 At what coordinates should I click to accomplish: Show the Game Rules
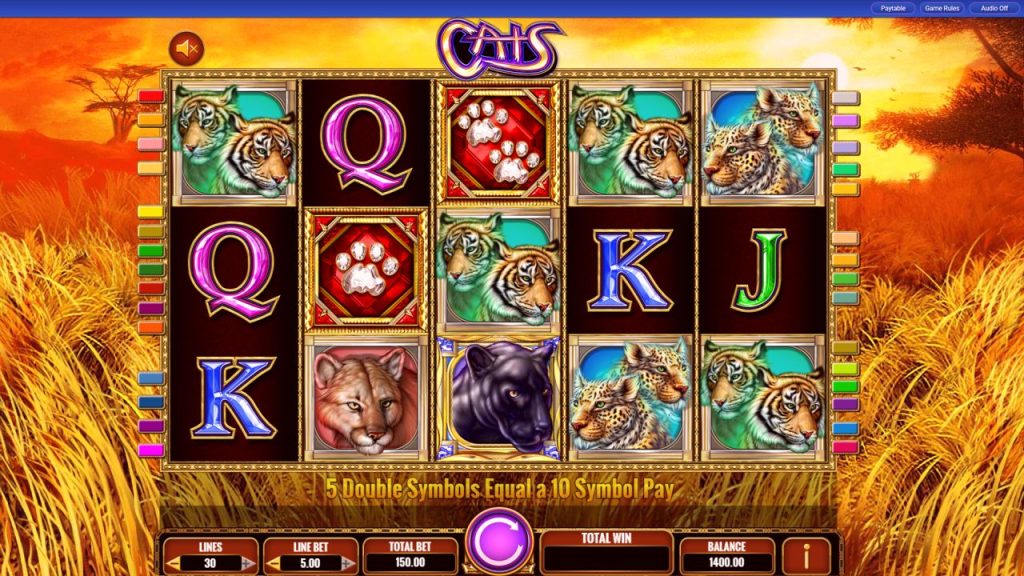pos(942,8)
